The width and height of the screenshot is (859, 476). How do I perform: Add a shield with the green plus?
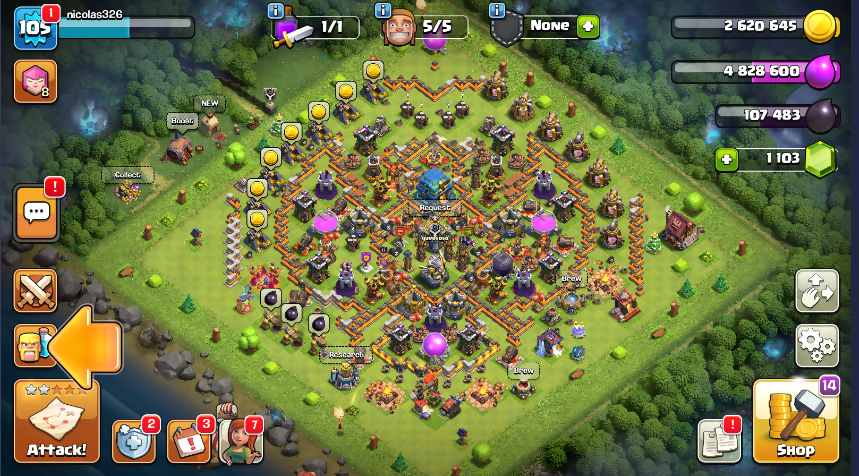coord(587,26)
